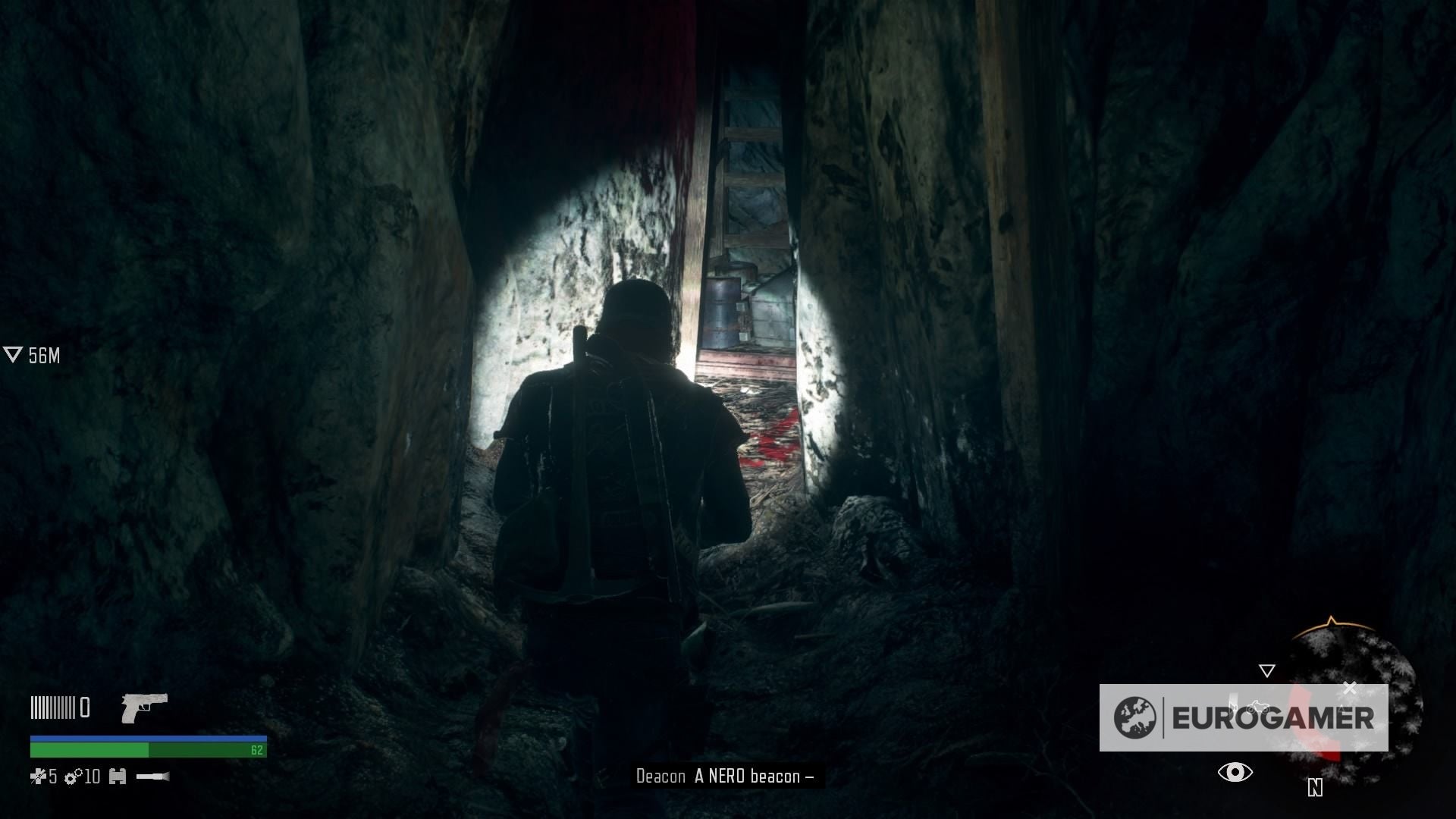Click the 56M waypoint distance label
This screenshot has height=819, width=1456.
[44, 354]
